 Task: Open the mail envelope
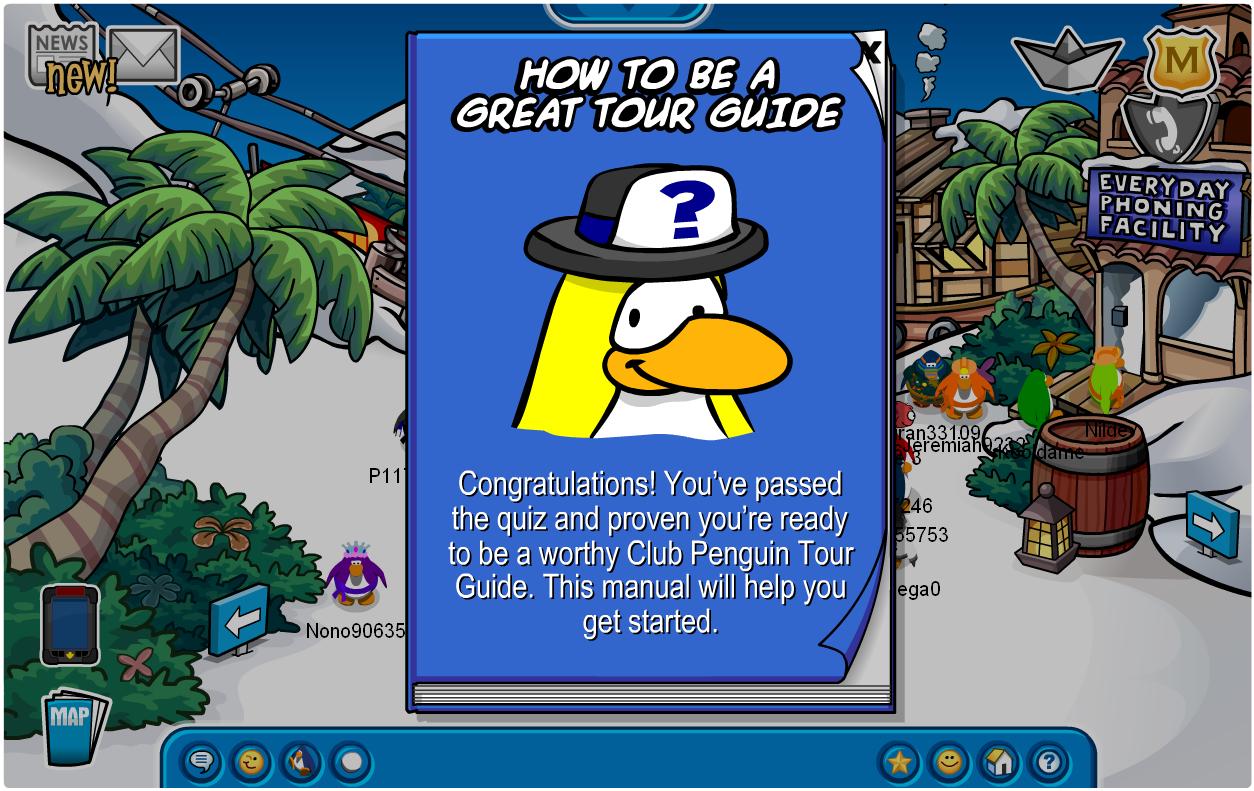coord(143,55)
